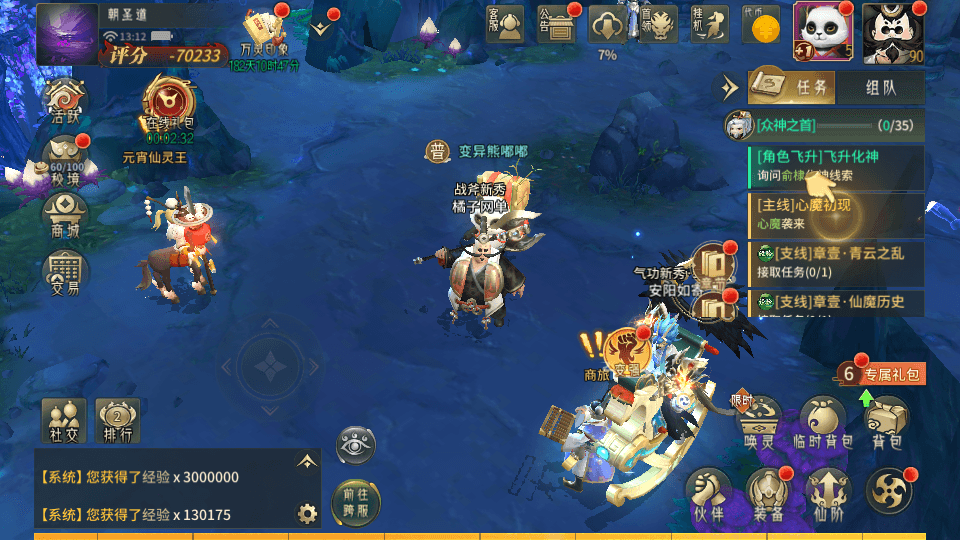The image size is (960, 540).
Task: Open the 客服 customer service icon
Action: click(507, 24)
